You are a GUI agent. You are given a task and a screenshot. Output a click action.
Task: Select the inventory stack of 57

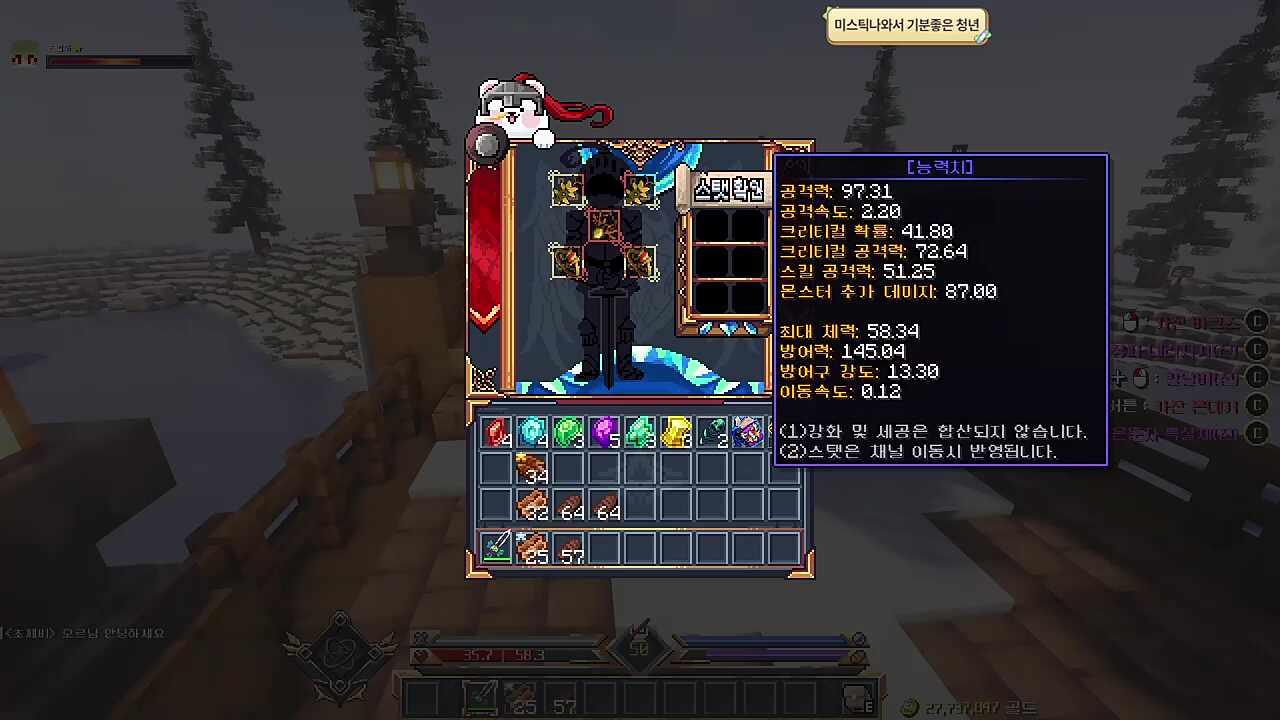(x=568, y=547)
